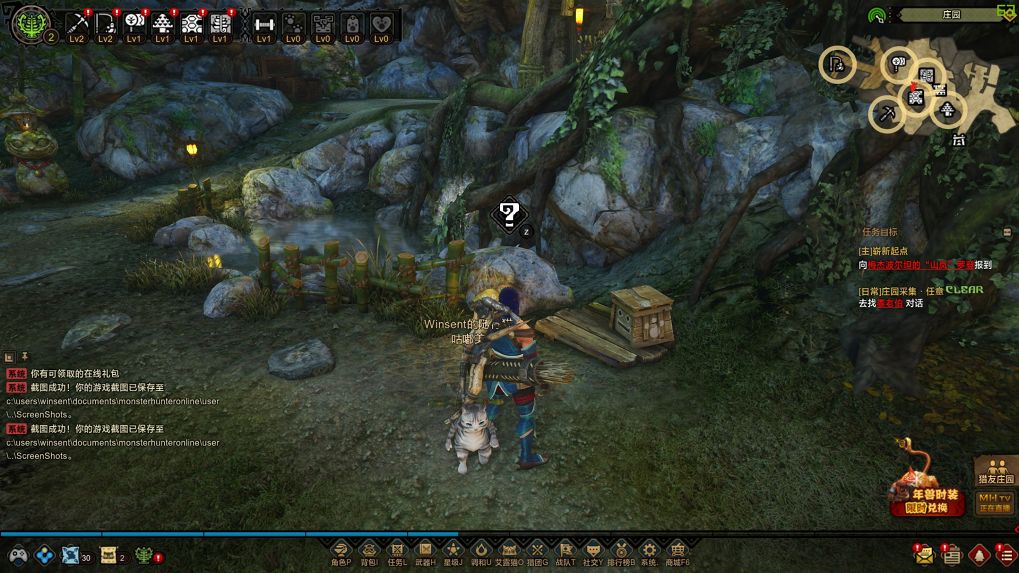Image resolution: width=1019 pixels, height=573 pixels.
Task: Click the gamepad icon in bottom-left corner
Action: pyautogui.click(x=17, y=555)
